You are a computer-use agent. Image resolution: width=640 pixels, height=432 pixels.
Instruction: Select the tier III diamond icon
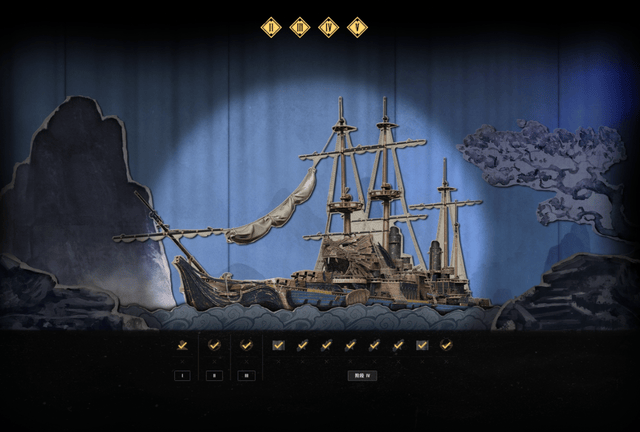299,28
